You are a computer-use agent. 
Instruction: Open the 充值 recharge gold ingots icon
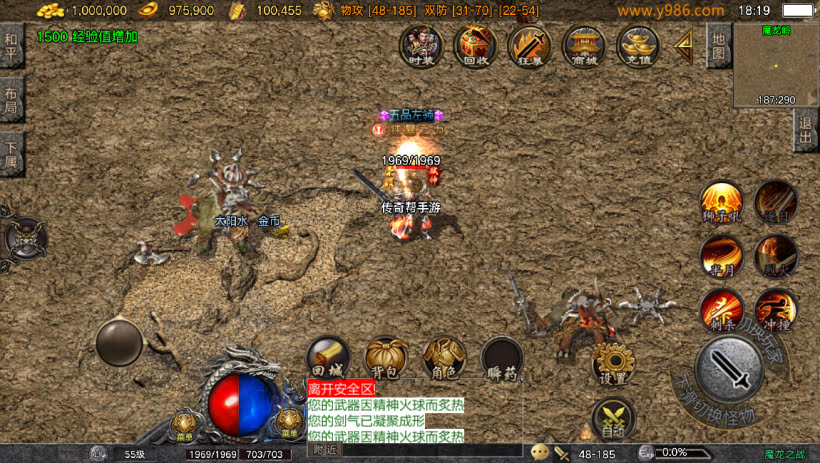tap(637, 45)
